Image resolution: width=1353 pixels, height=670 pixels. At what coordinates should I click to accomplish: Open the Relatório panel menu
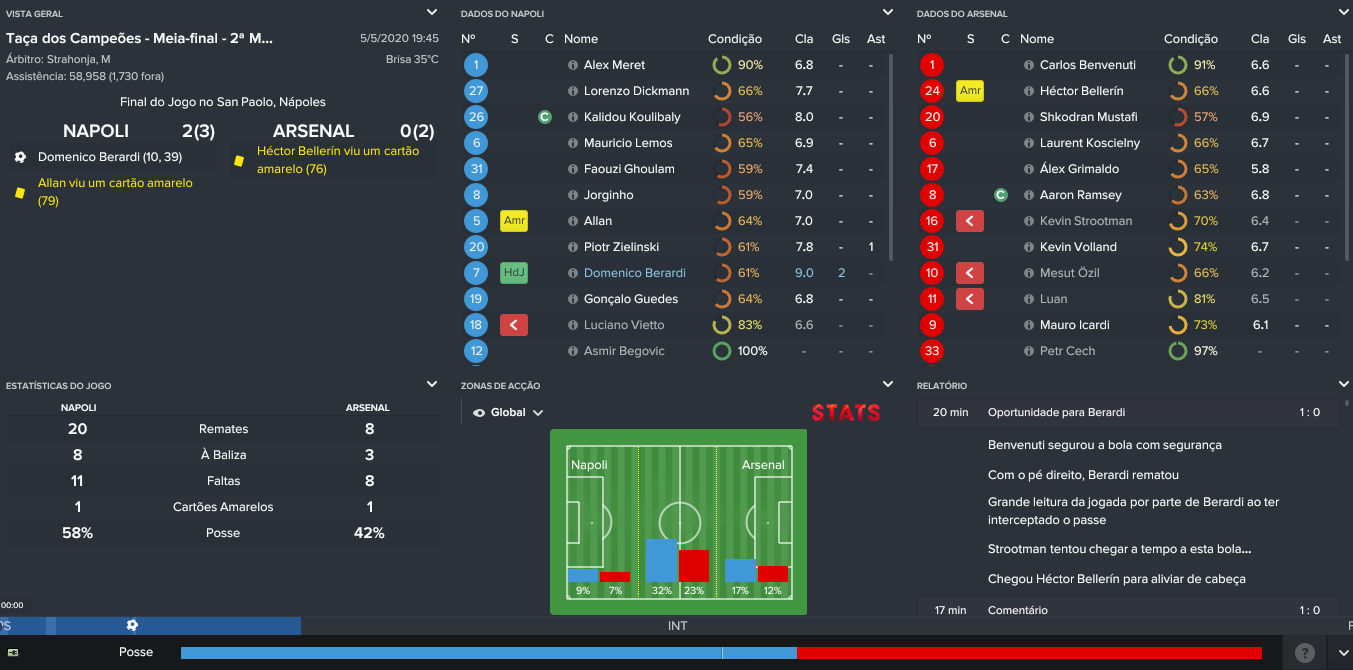(x=1343, y=384)
